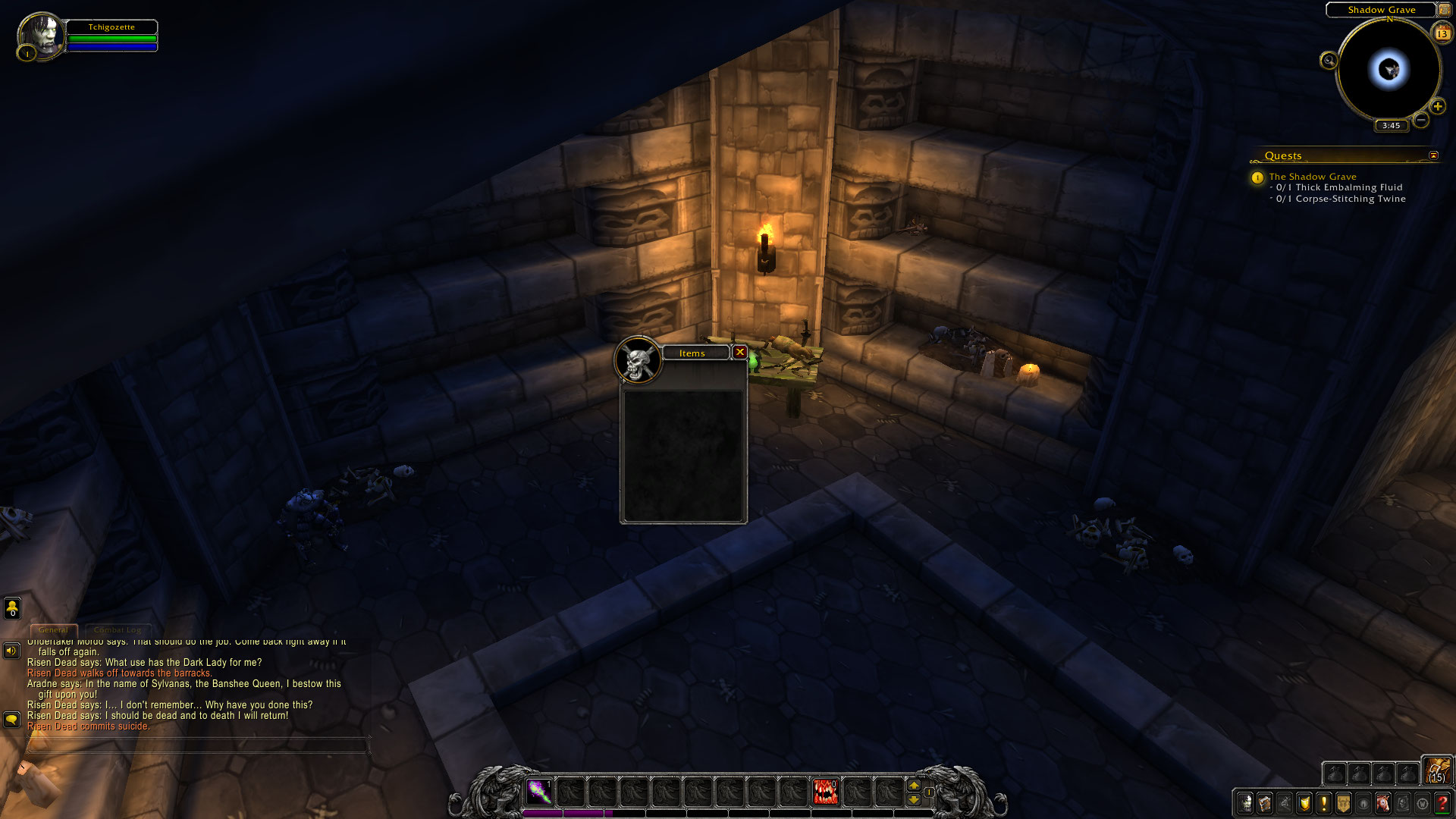The image size is (1456, 819).
Task: Zoom in the minimap
Action: point(1438,107)
